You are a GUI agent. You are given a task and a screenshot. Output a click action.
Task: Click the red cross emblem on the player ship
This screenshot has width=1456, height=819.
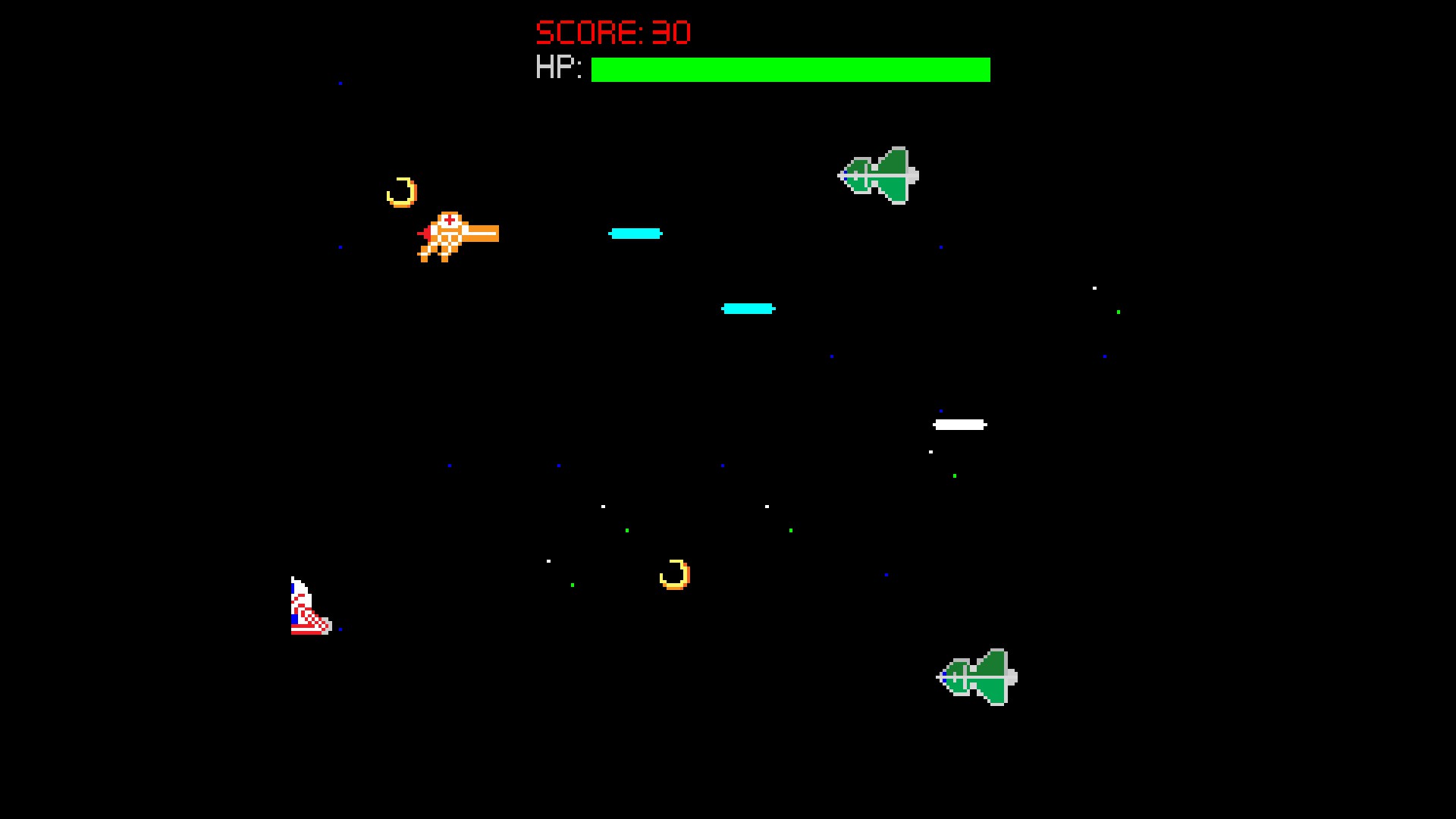[449, 221]
